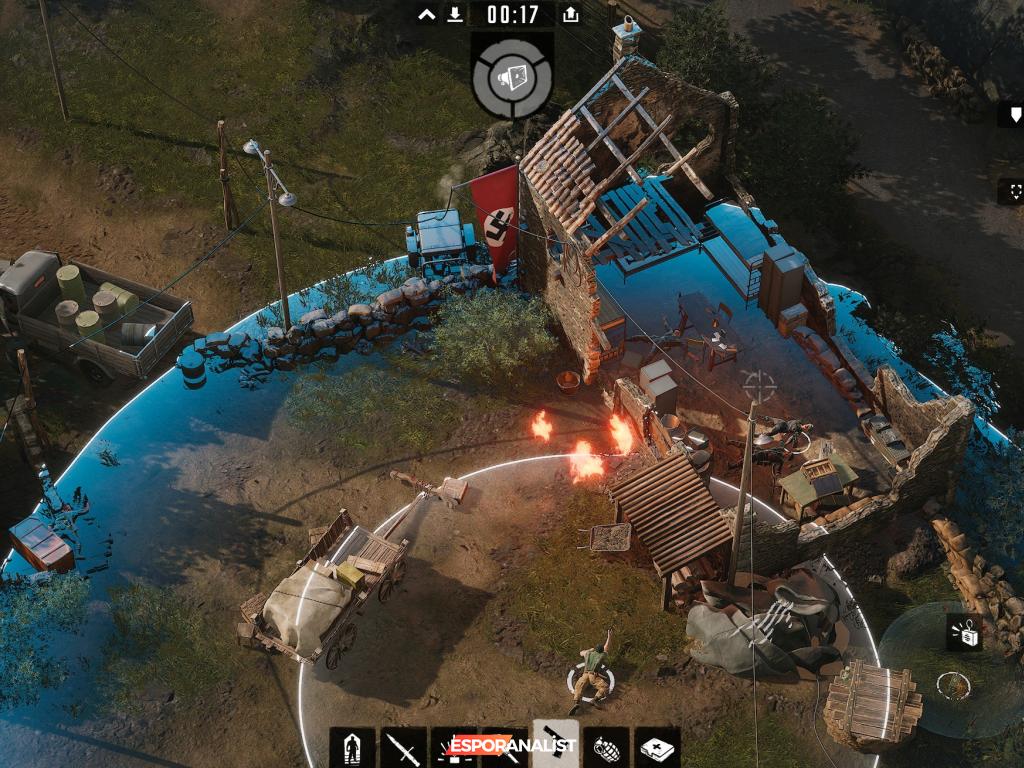
Task: Choose the combat knife ability
Action: point(403,748)
